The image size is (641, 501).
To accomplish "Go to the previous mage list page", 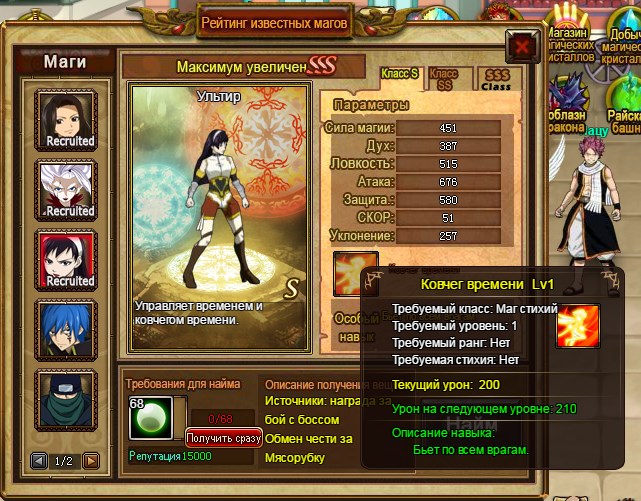I will coord(39,461).
